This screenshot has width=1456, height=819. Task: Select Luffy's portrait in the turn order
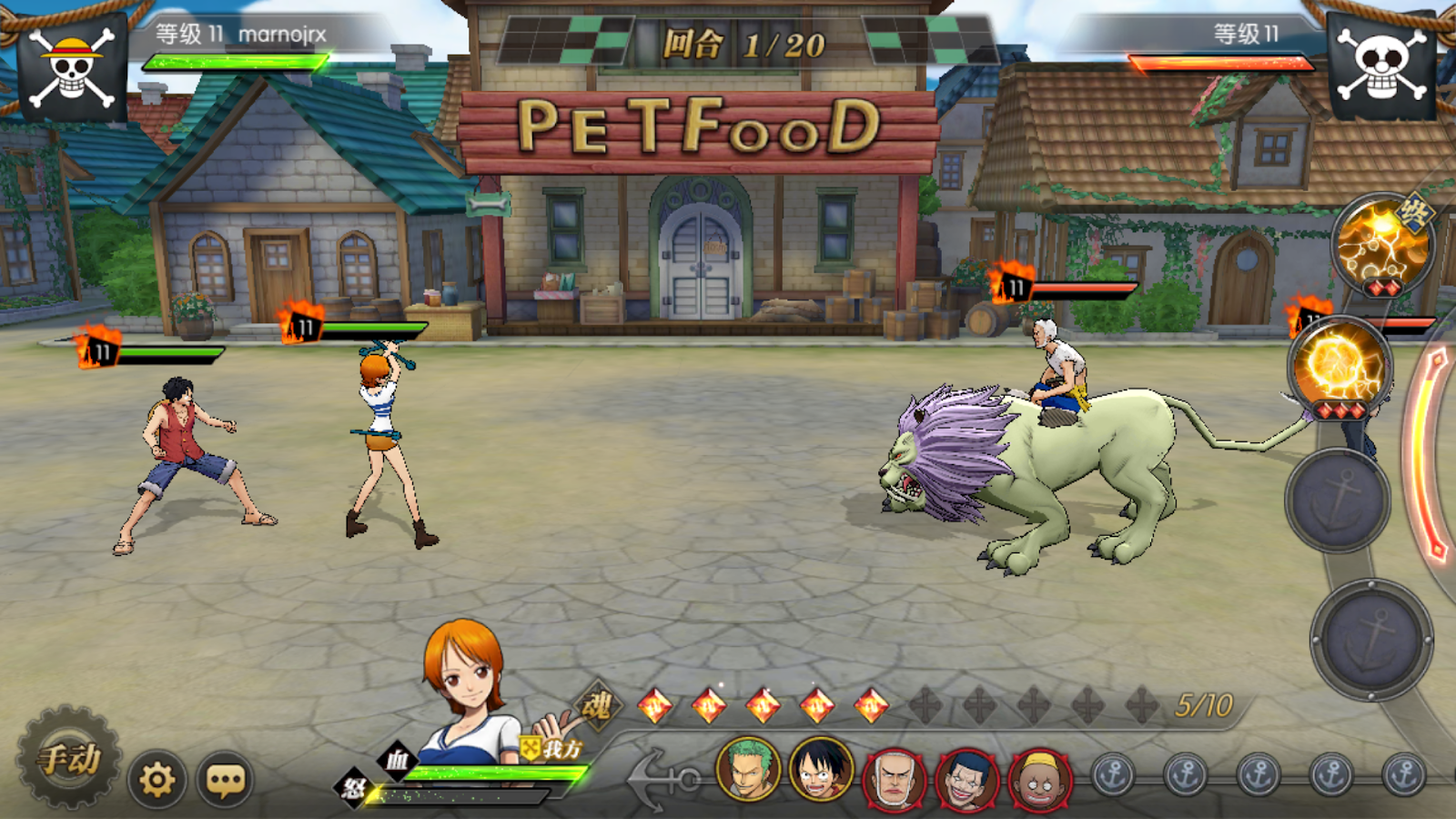(821, 770)
